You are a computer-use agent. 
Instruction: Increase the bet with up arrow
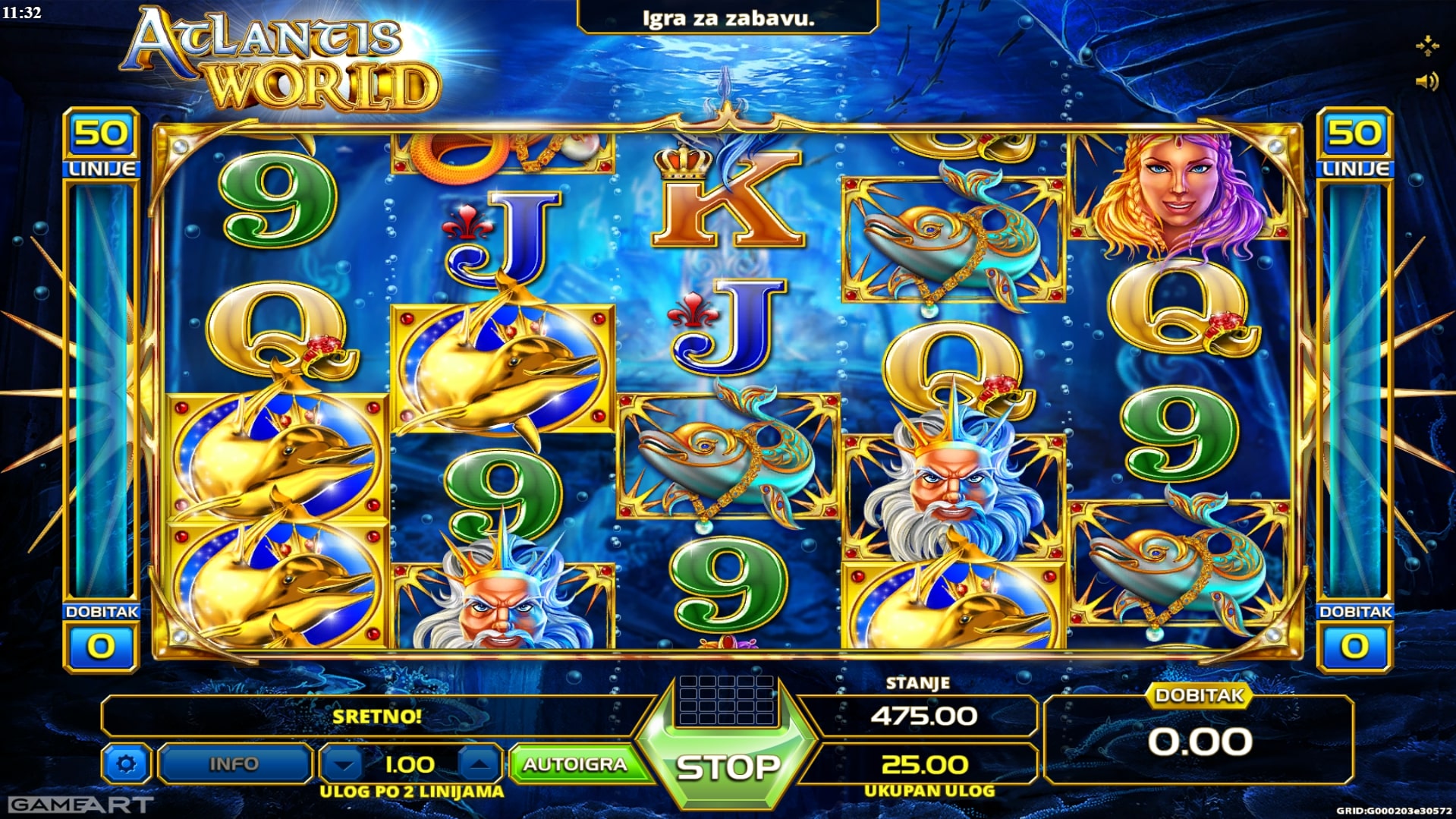point(479,764)
